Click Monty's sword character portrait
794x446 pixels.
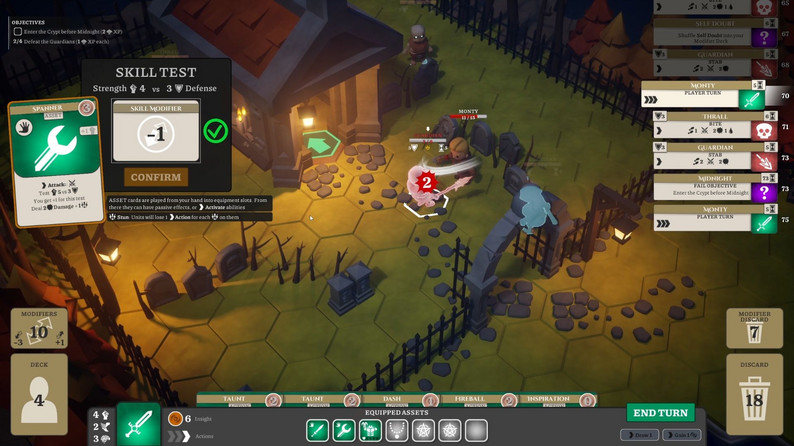pyautogui.click(x=138, y=424)
